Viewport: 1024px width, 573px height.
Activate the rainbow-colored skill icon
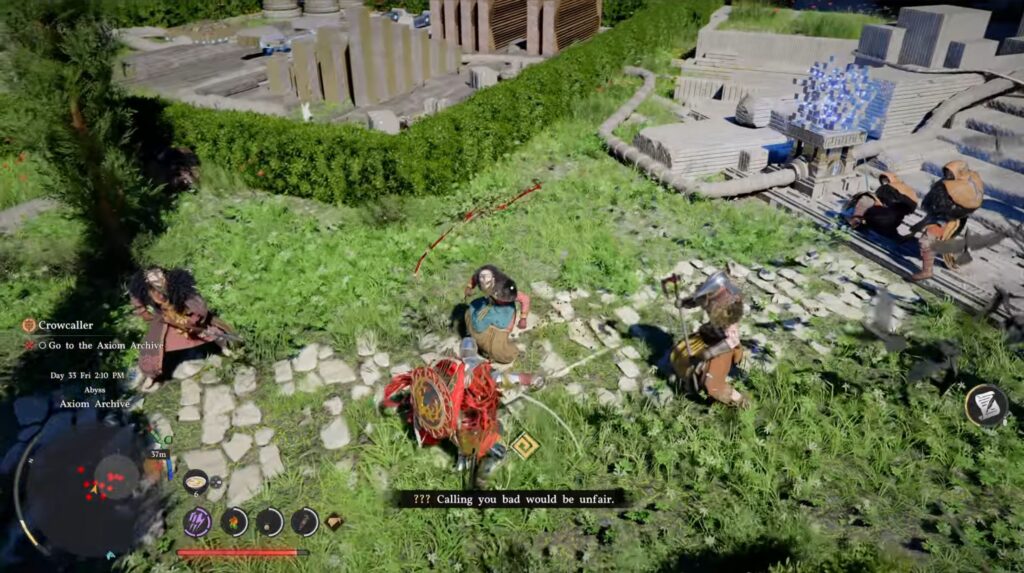click(x=234, y=521)
